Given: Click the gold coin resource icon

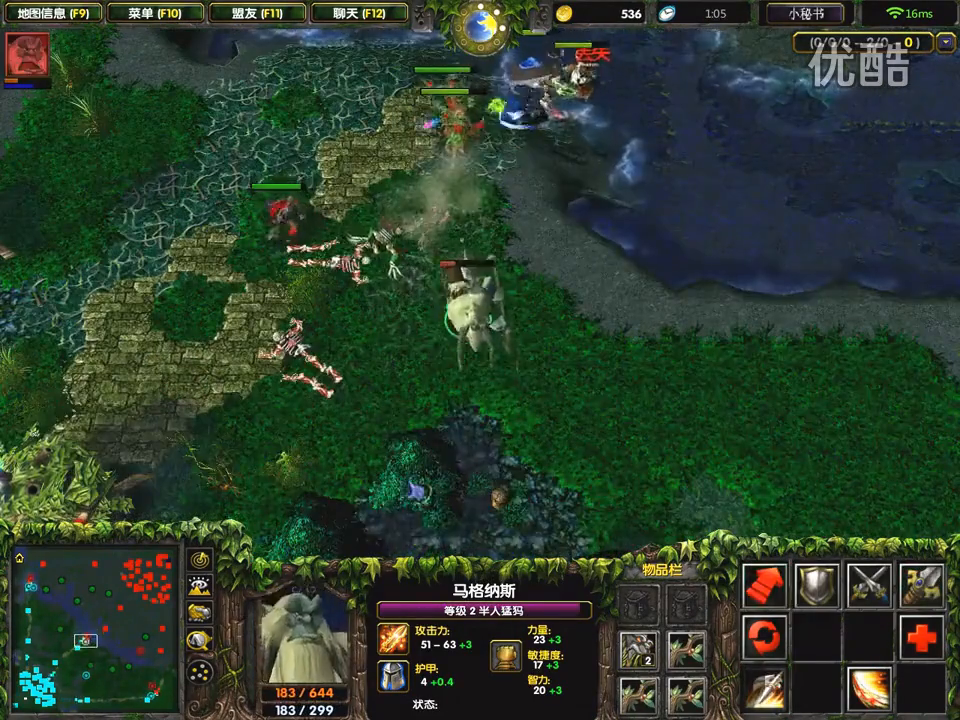Looking at the screenshot, I should click(565, 14).
